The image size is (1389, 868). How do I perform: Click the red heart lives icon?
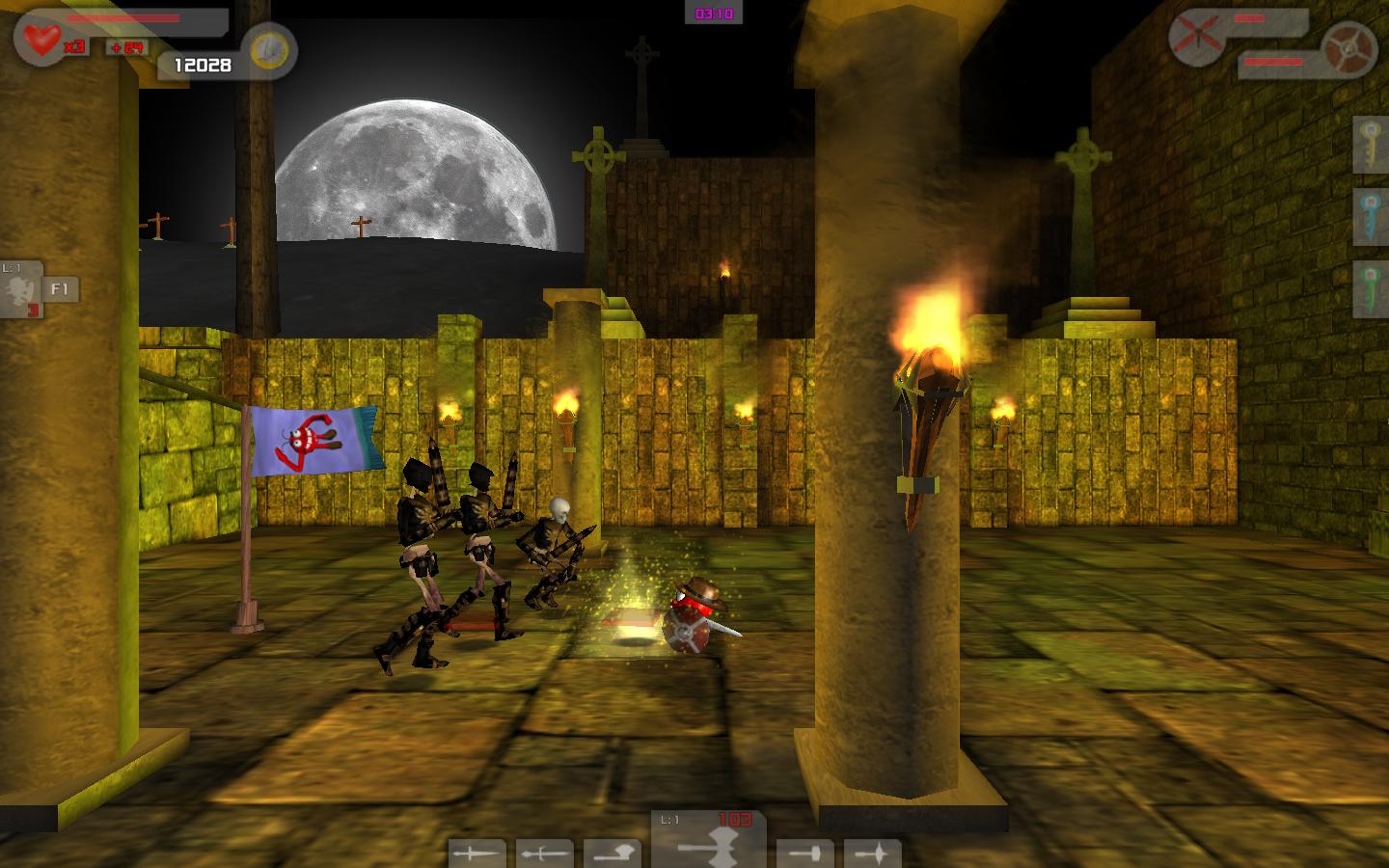click(42, 40)
